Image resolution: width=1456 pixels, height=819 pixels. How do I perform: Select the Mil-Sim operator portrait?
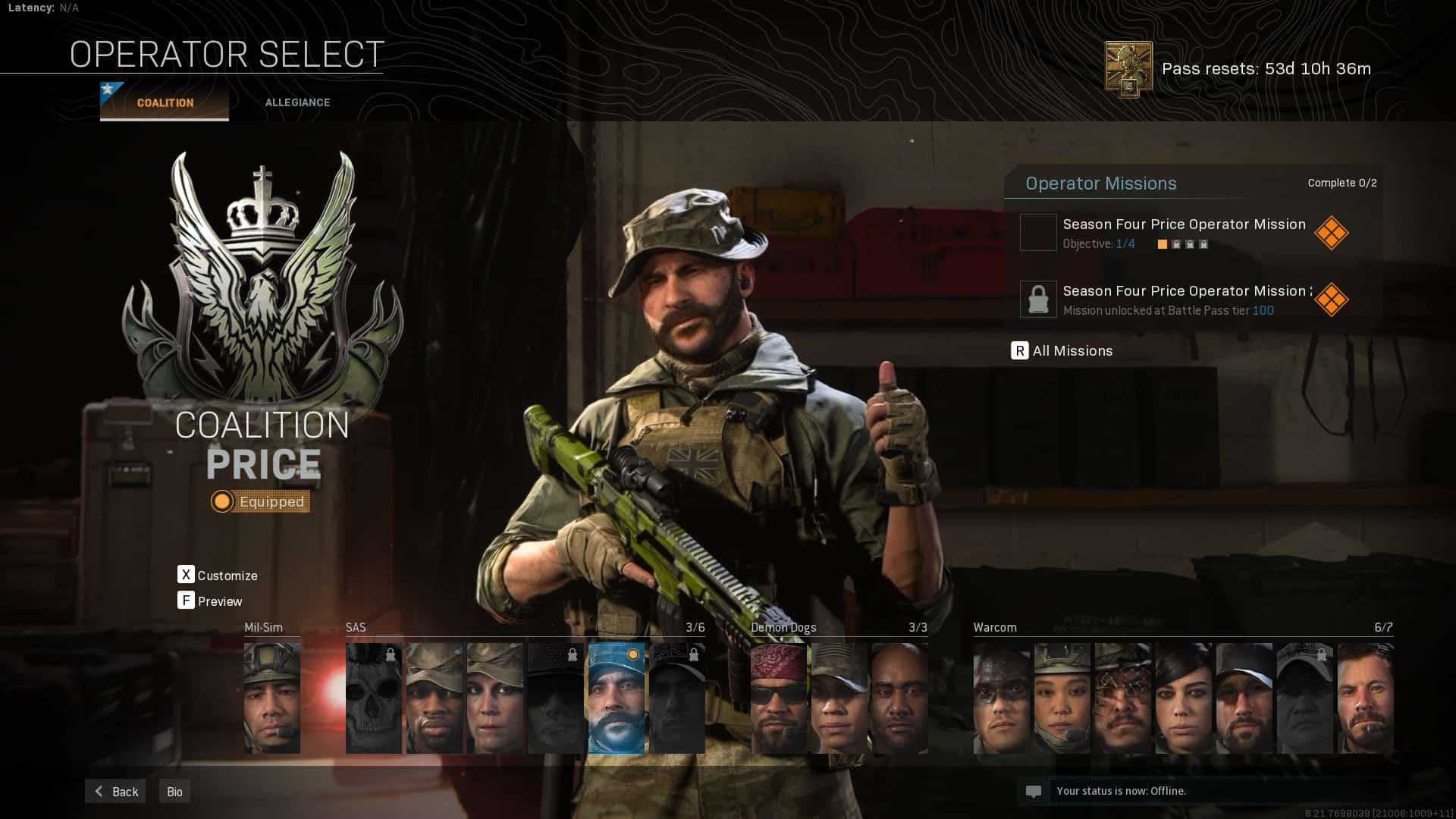(x=272, y=698)
